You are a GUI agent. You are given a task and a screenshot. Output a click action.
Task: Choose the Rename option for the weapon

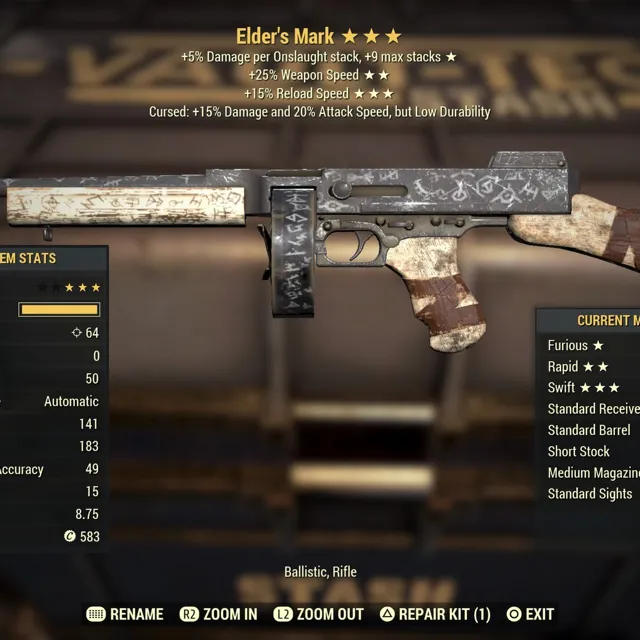point(125,614)
